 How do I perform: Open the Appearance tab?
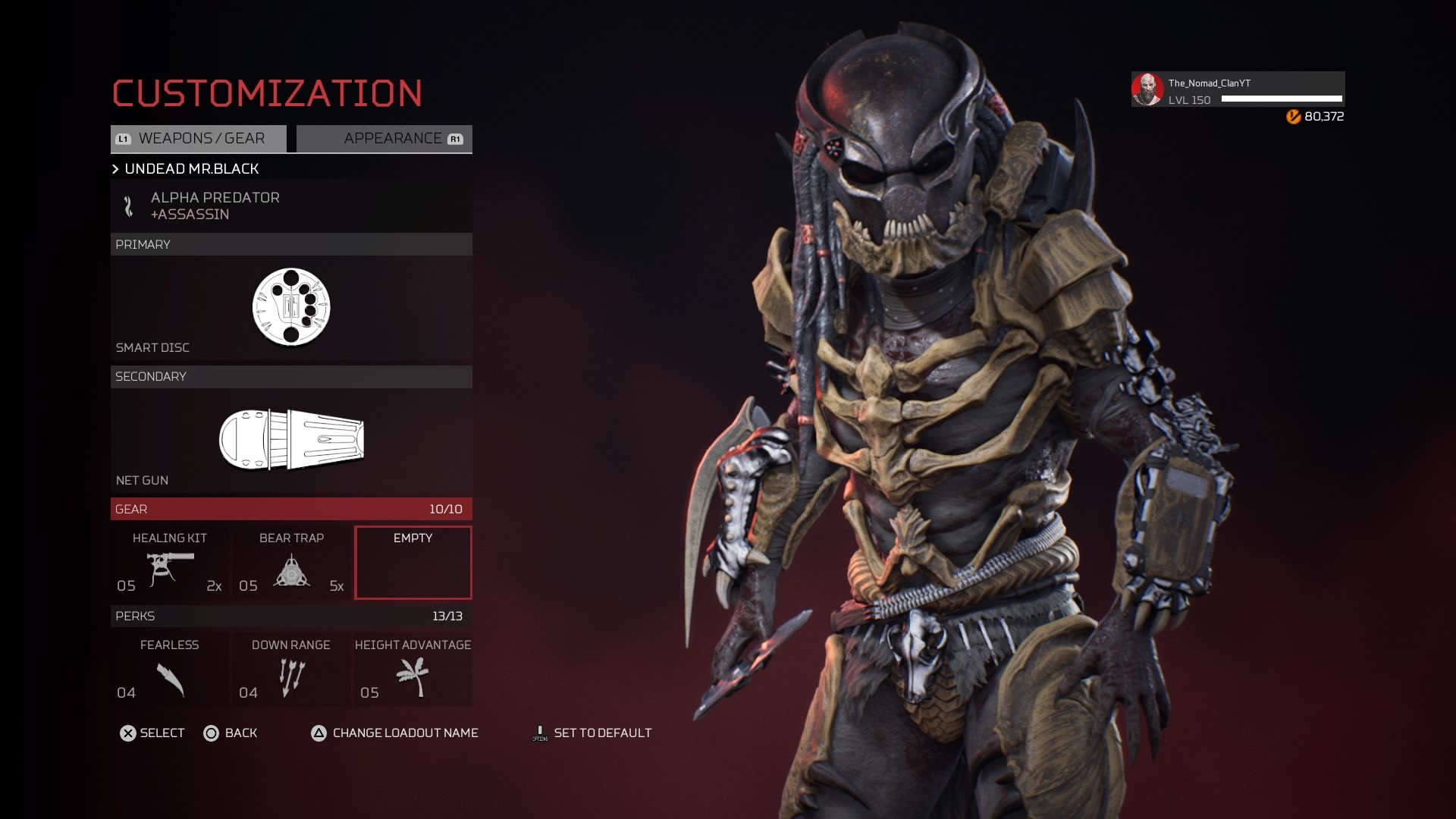tap(384, 139)
